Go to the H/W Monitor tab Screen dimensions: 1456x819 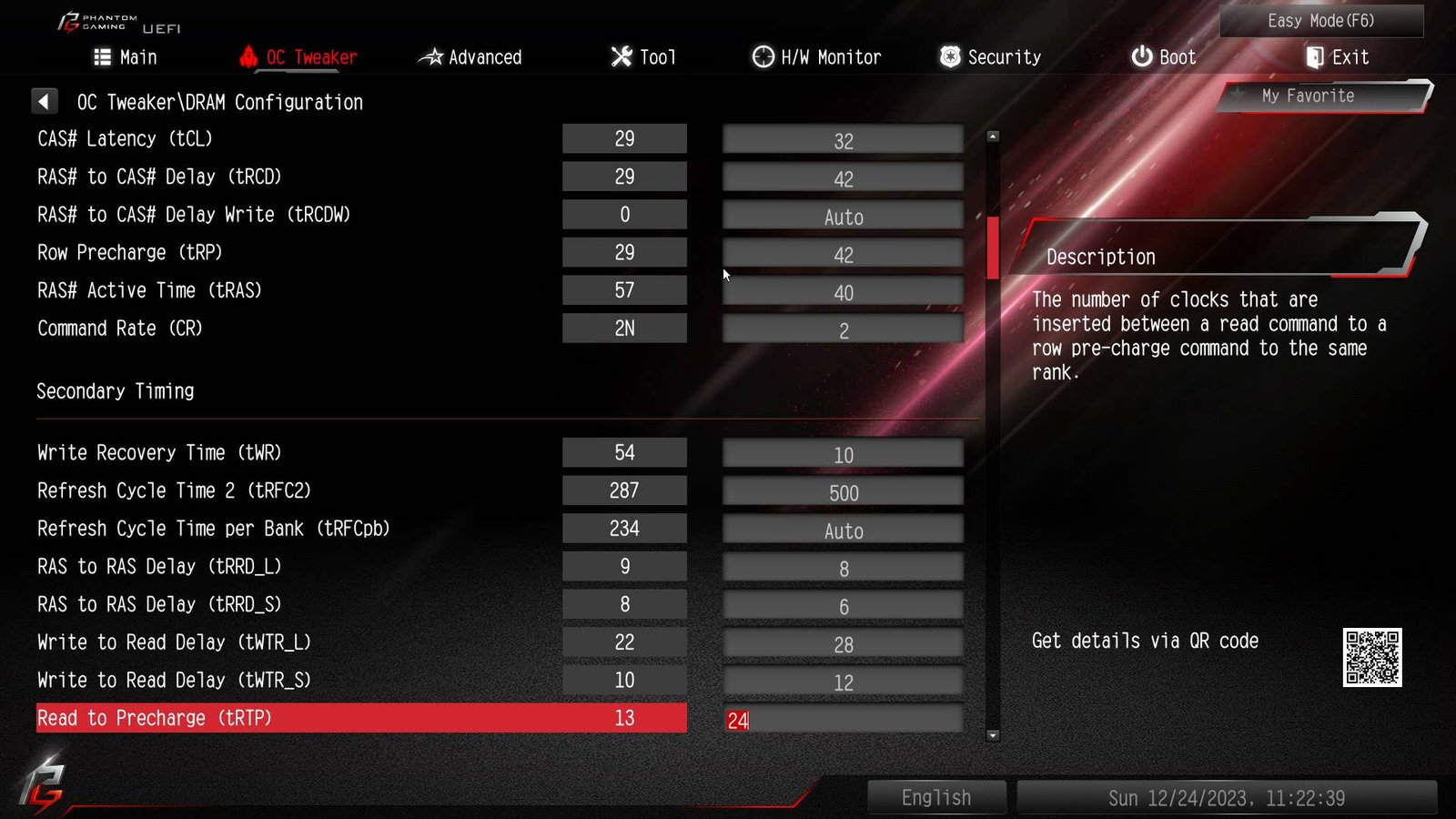816,57
